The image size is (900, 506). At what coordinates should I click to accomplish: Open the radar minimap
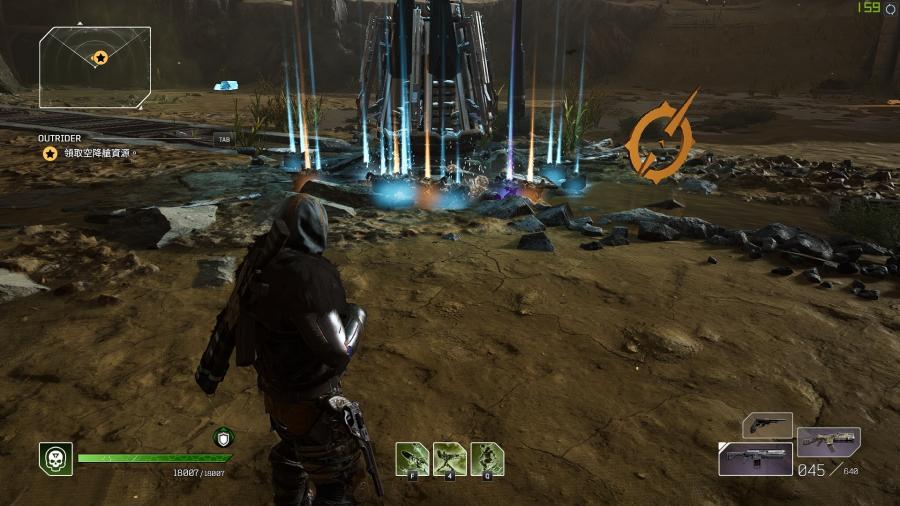click(x=95, y=67)
